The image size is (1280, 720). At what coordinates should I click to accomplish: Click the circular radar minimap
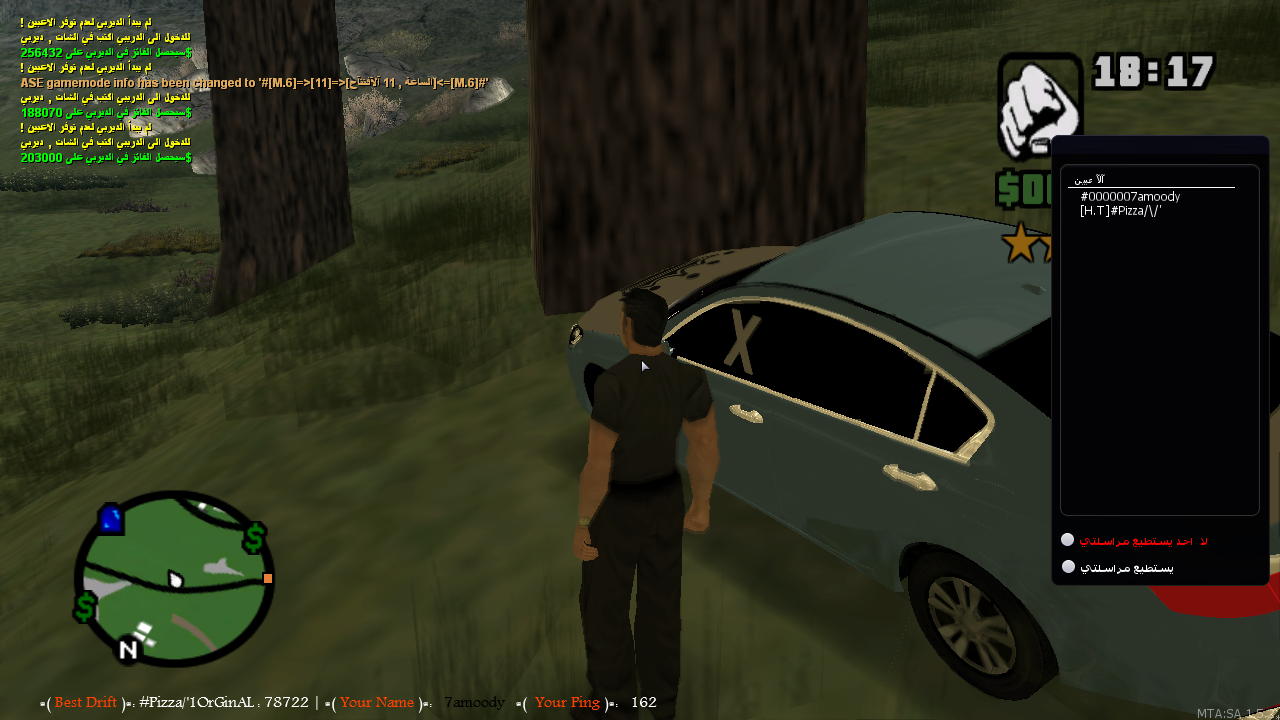click(175, 580)
